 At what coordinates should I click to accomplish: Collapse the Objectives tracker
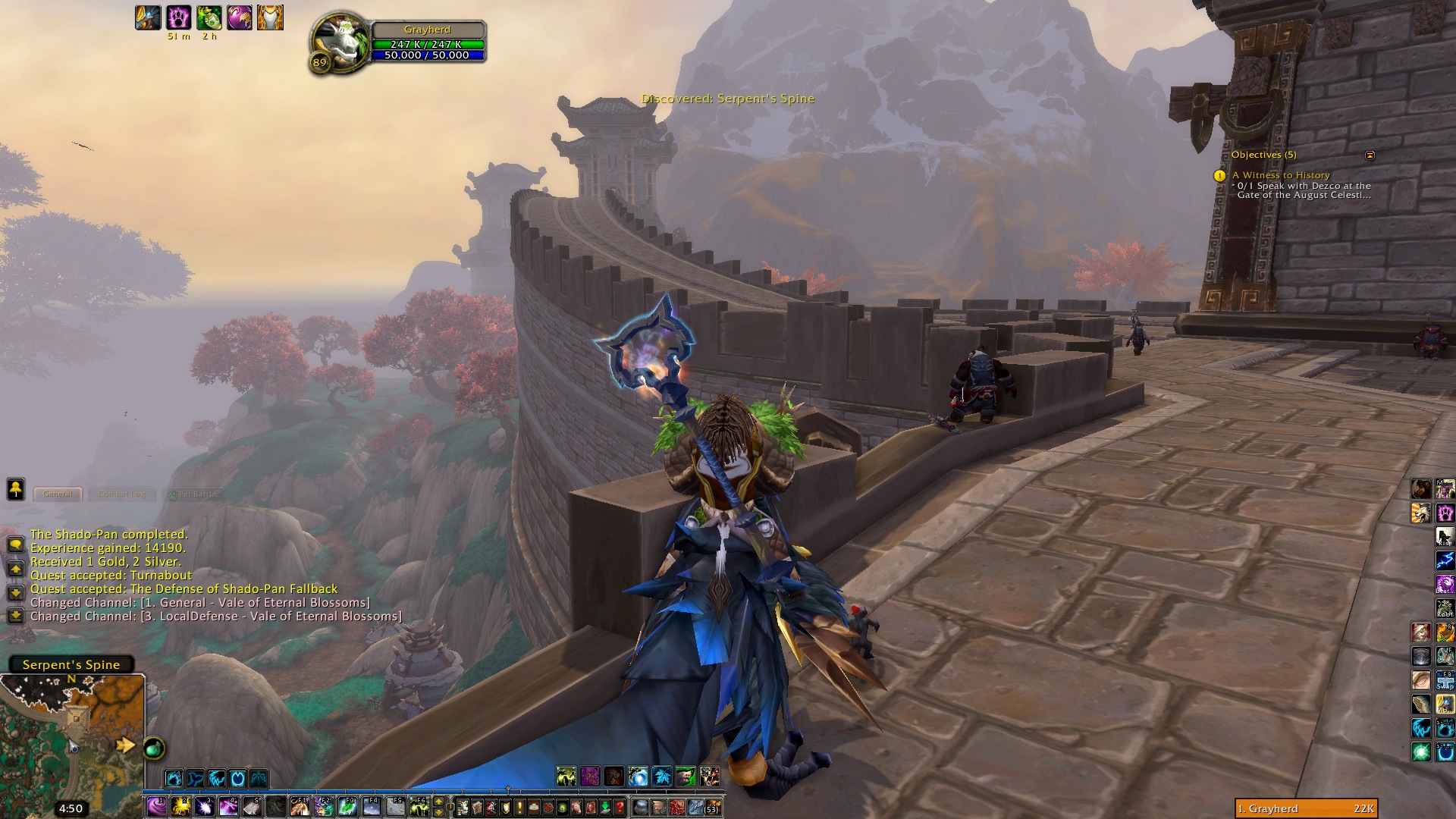click(1370, 155)
